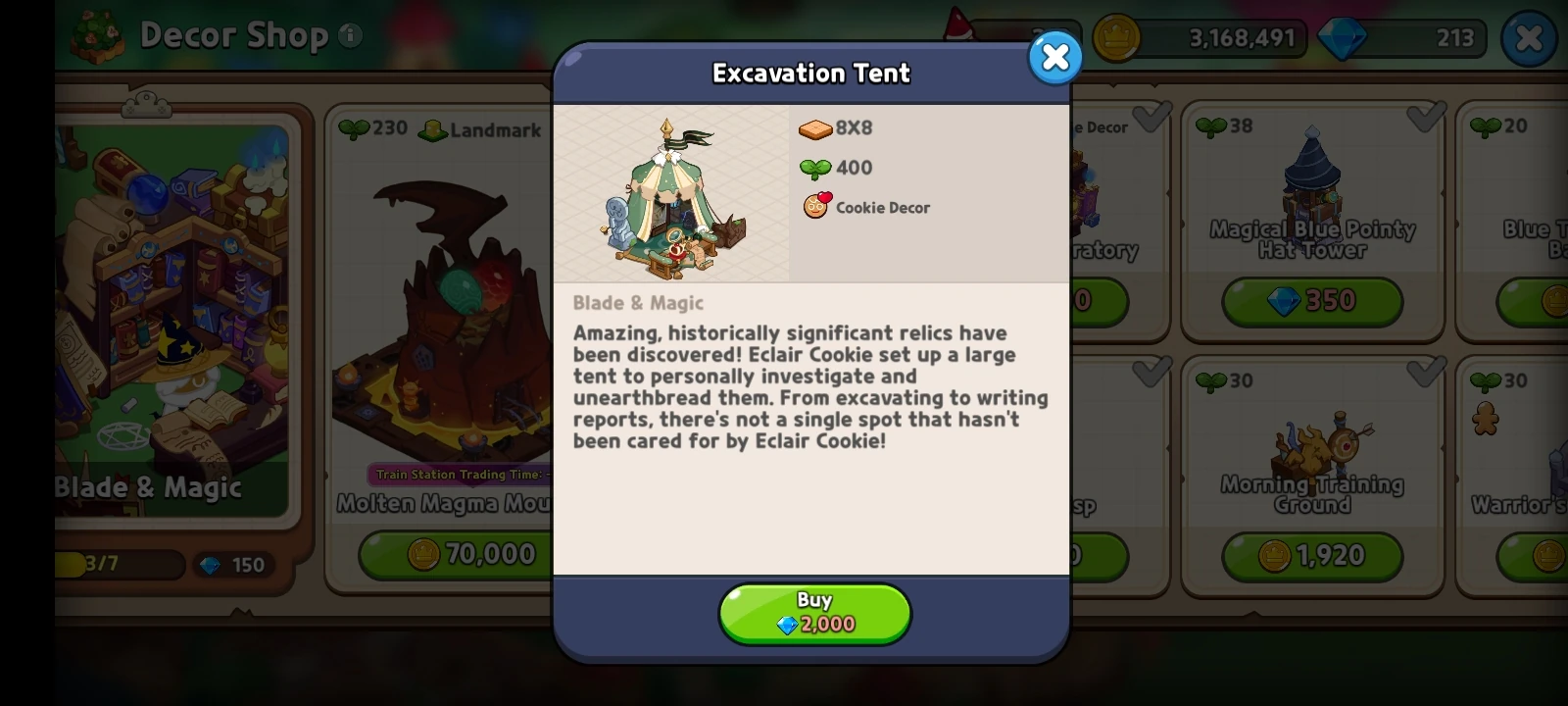Click the Landmark tag on Molten Magma card
This screenshot has width=1568, height=706.
pyautogui.click(x=480, y=130)
